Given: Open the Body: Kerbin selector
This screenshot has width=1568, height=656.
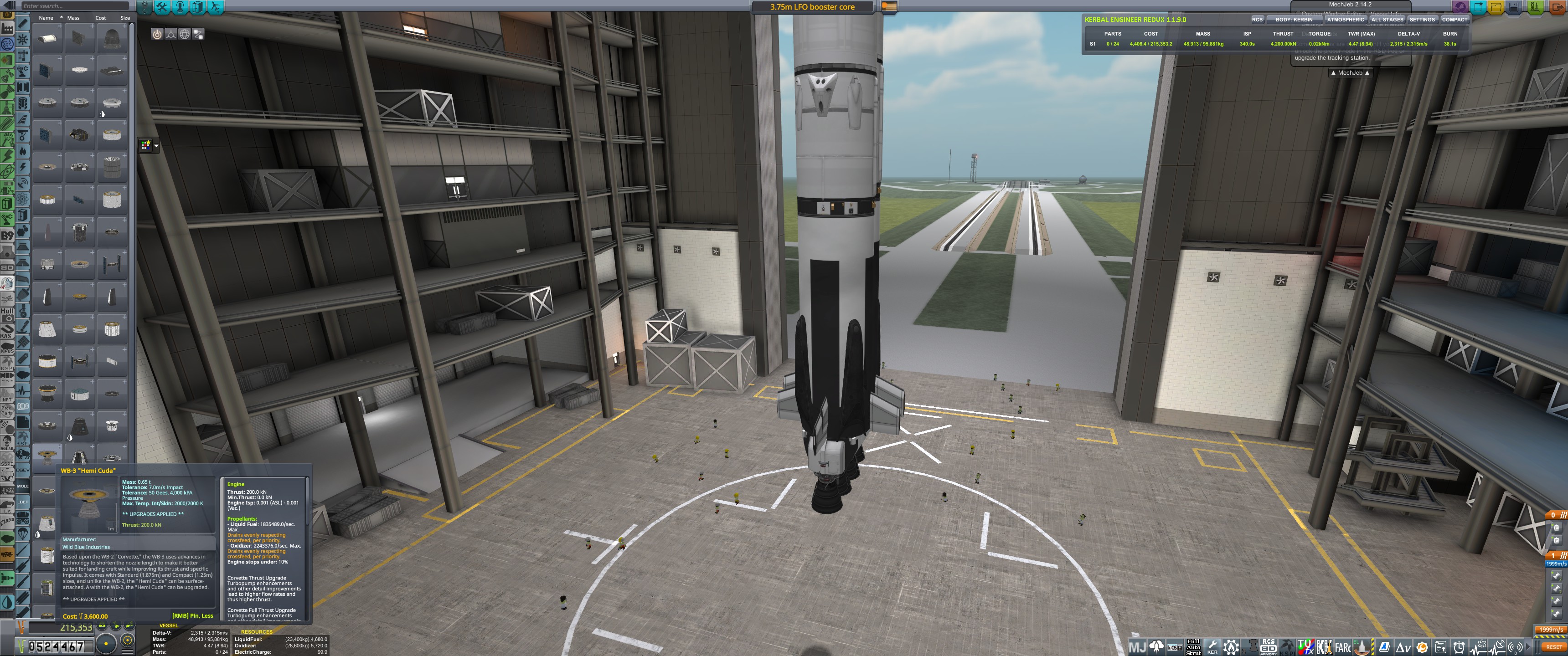Looking at the screenshot, I should [x=1294, y=20].
